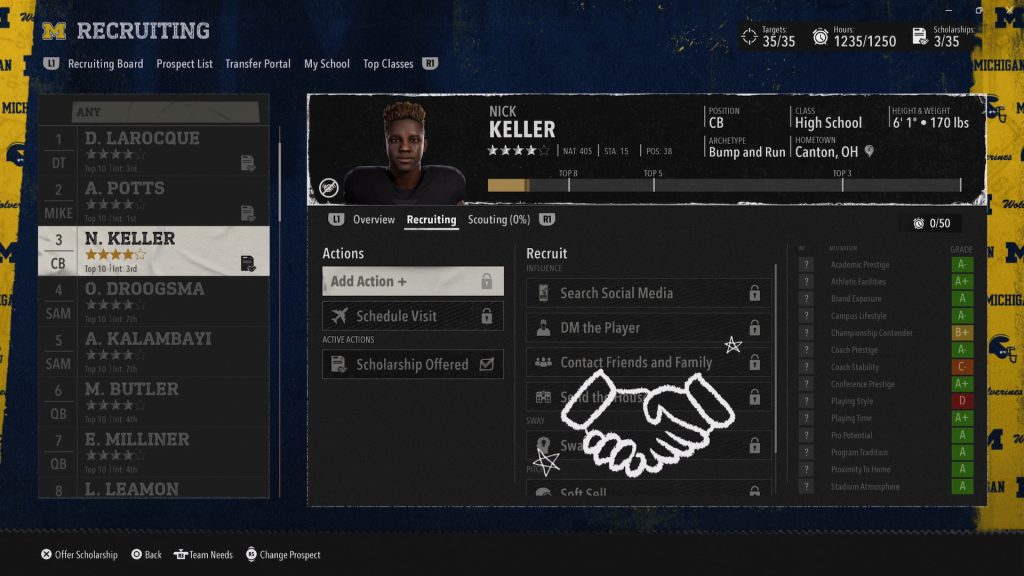Toggle the Scholarship Offered action
The image size is (1024, 576).
[412, 365]
